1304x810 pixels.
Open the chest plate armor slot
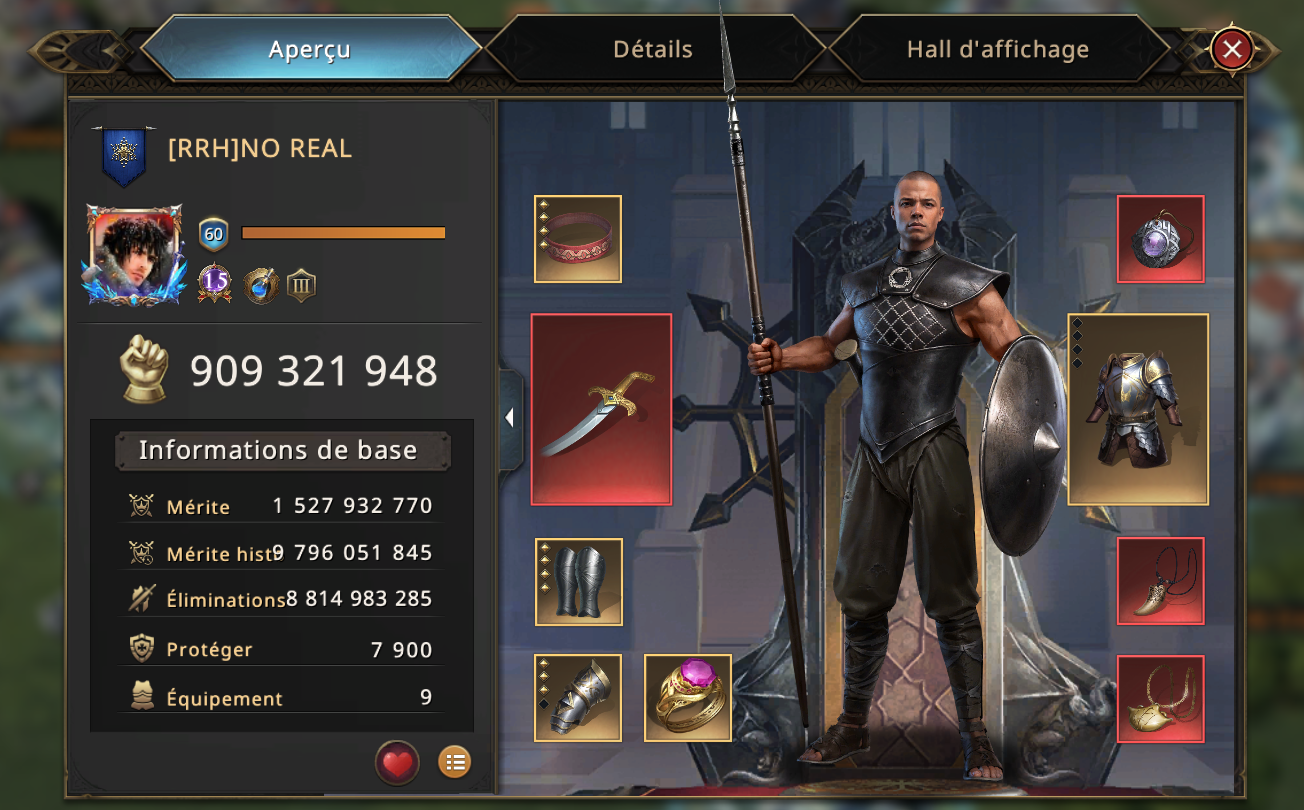tap(1138, 409)
